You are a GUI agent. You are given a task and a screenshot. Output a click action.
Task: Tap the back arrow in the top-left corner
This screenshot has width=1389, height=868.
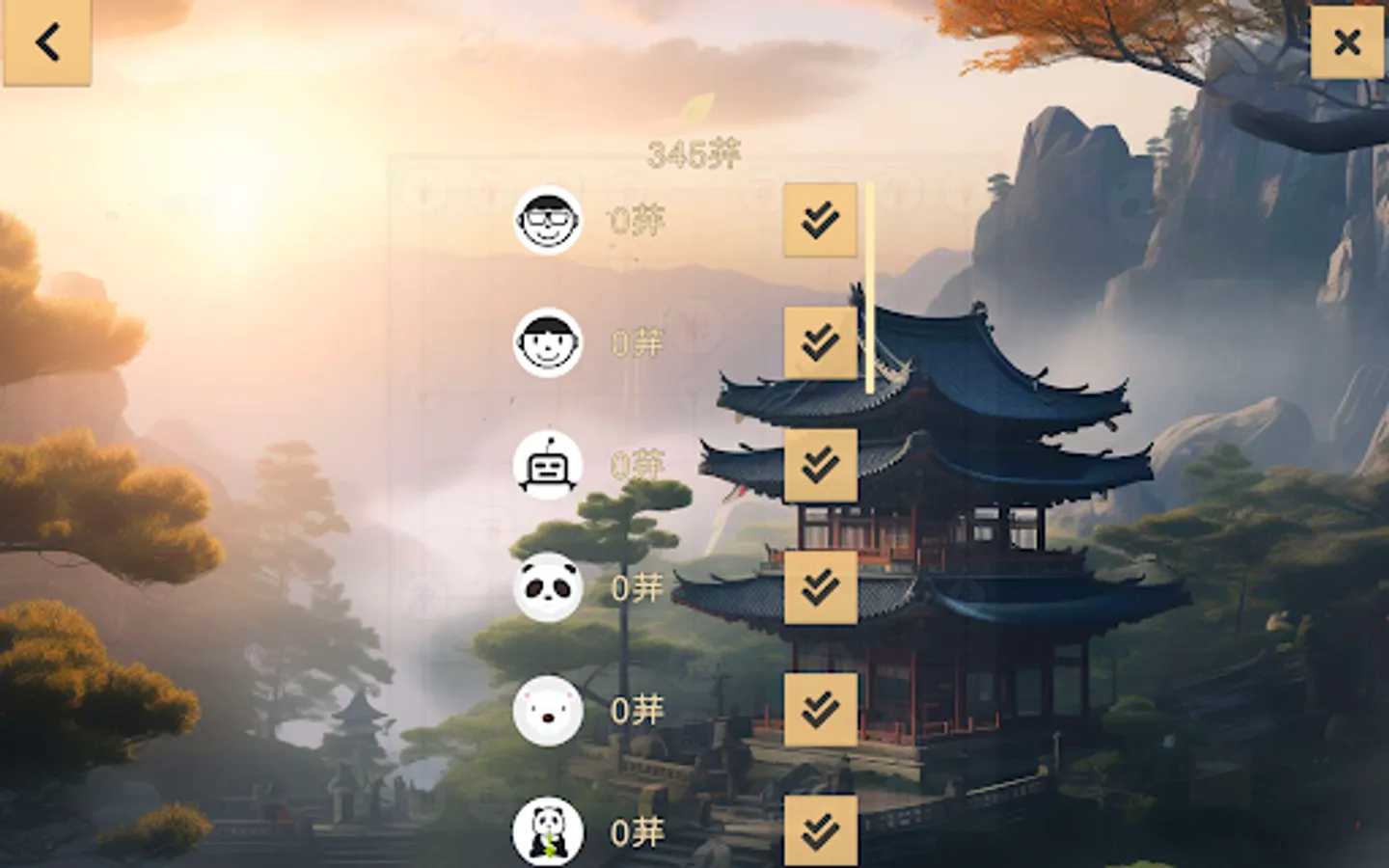pos(47,42)
